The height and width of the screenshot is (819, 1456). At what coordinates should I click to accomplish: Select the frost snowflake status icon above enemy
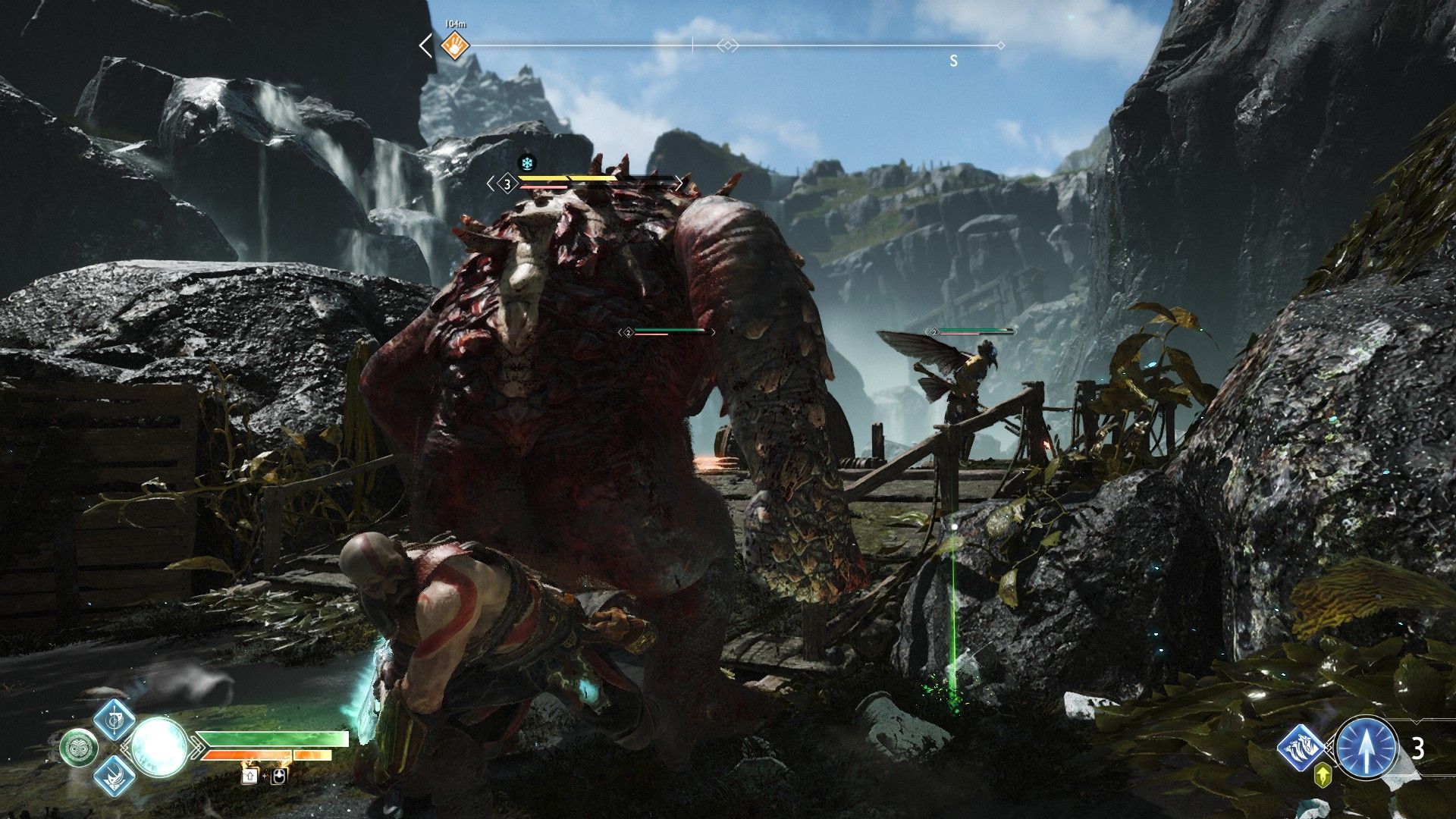(x=526, y=163)
